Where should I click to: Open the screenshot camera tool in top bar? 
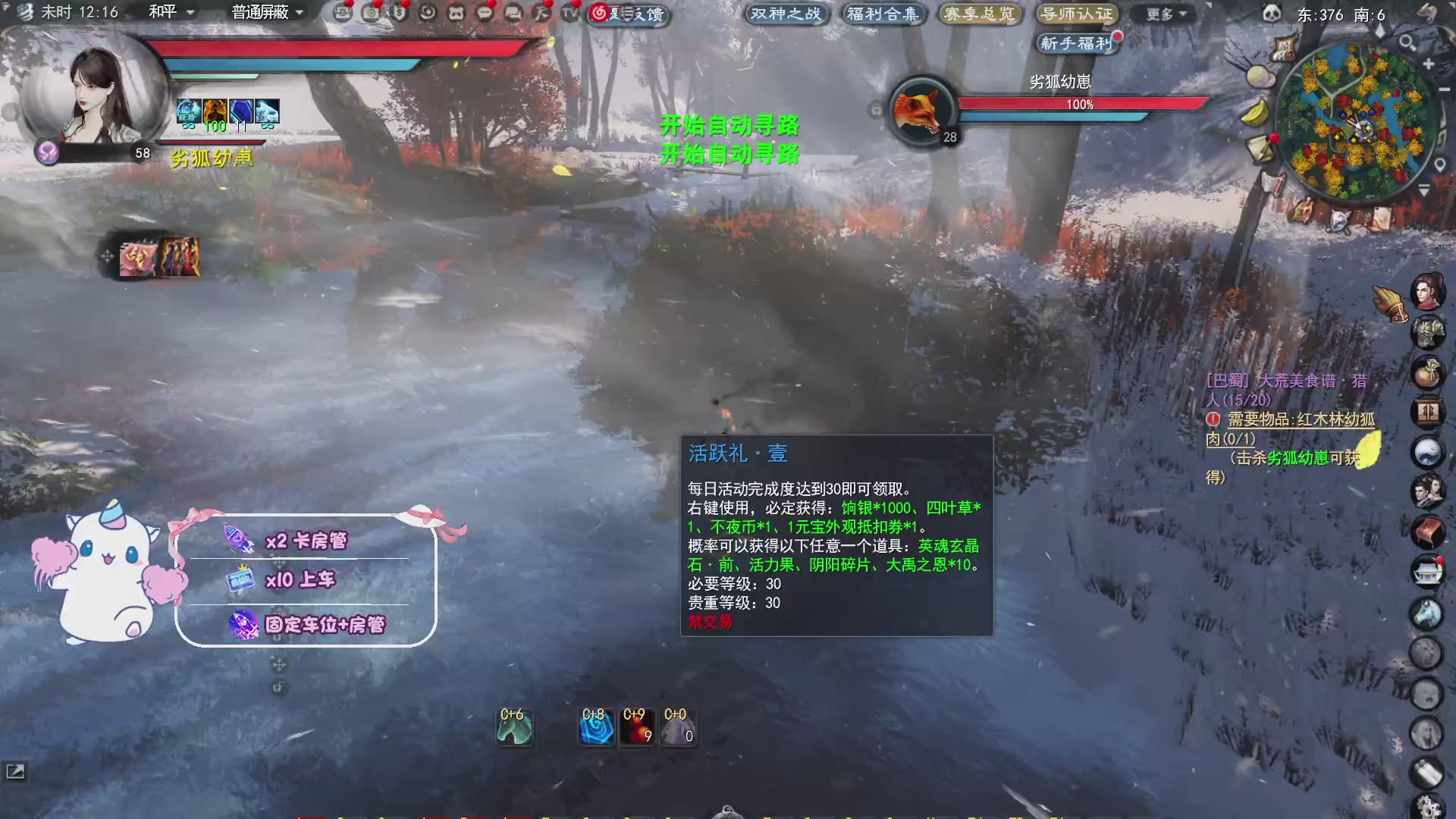372,12
